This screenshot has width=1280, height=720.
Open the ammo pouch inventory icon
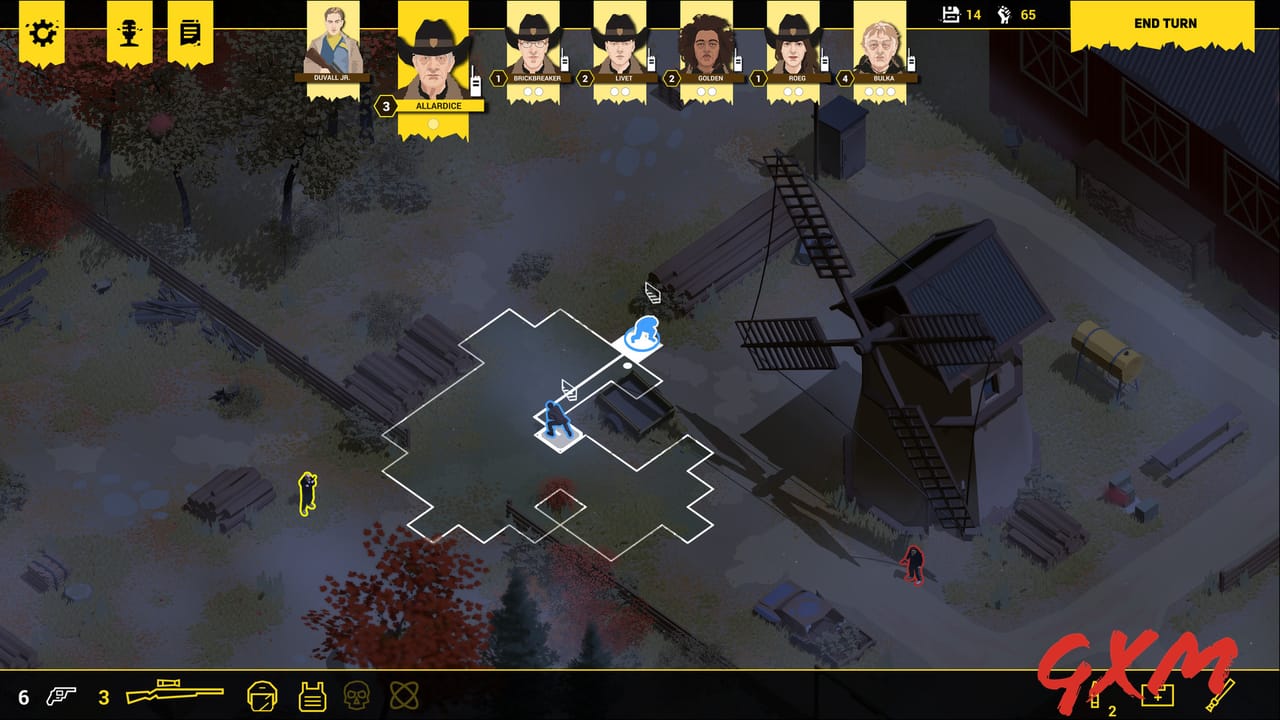1095,696
